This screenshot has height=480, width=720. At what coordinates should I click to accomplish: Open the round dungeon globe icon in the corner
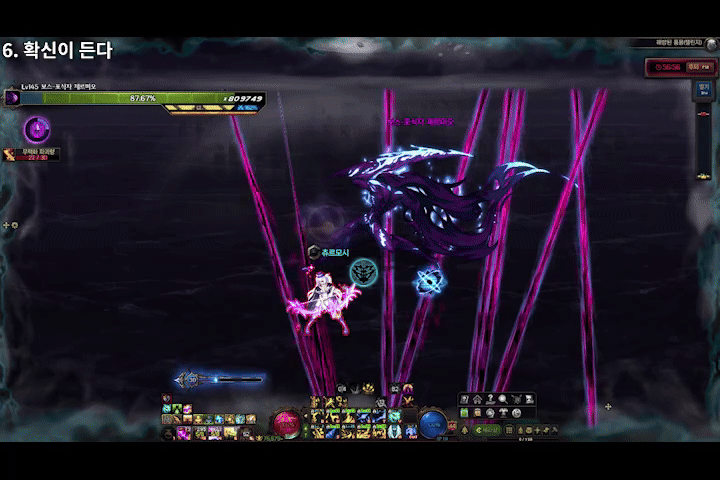pos(710,43)
